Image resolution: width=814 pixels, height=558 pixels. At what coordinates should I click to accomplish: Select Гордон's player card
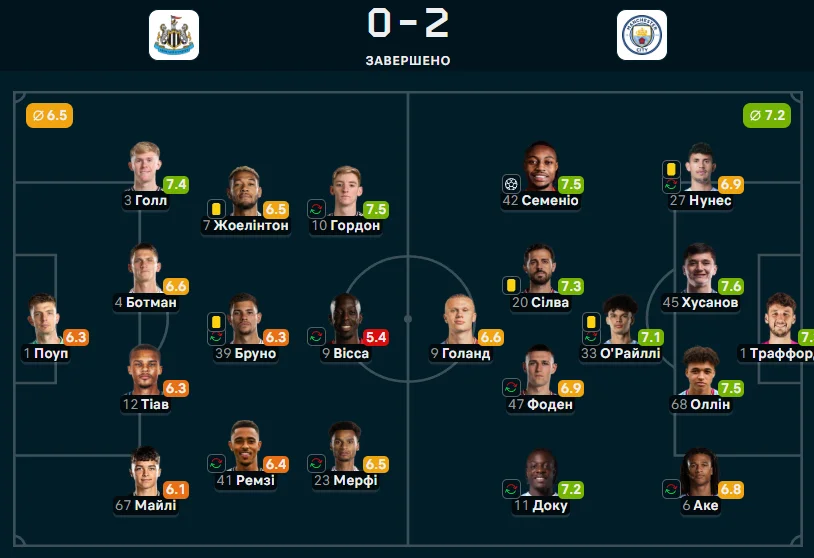(x=346, y=192)
